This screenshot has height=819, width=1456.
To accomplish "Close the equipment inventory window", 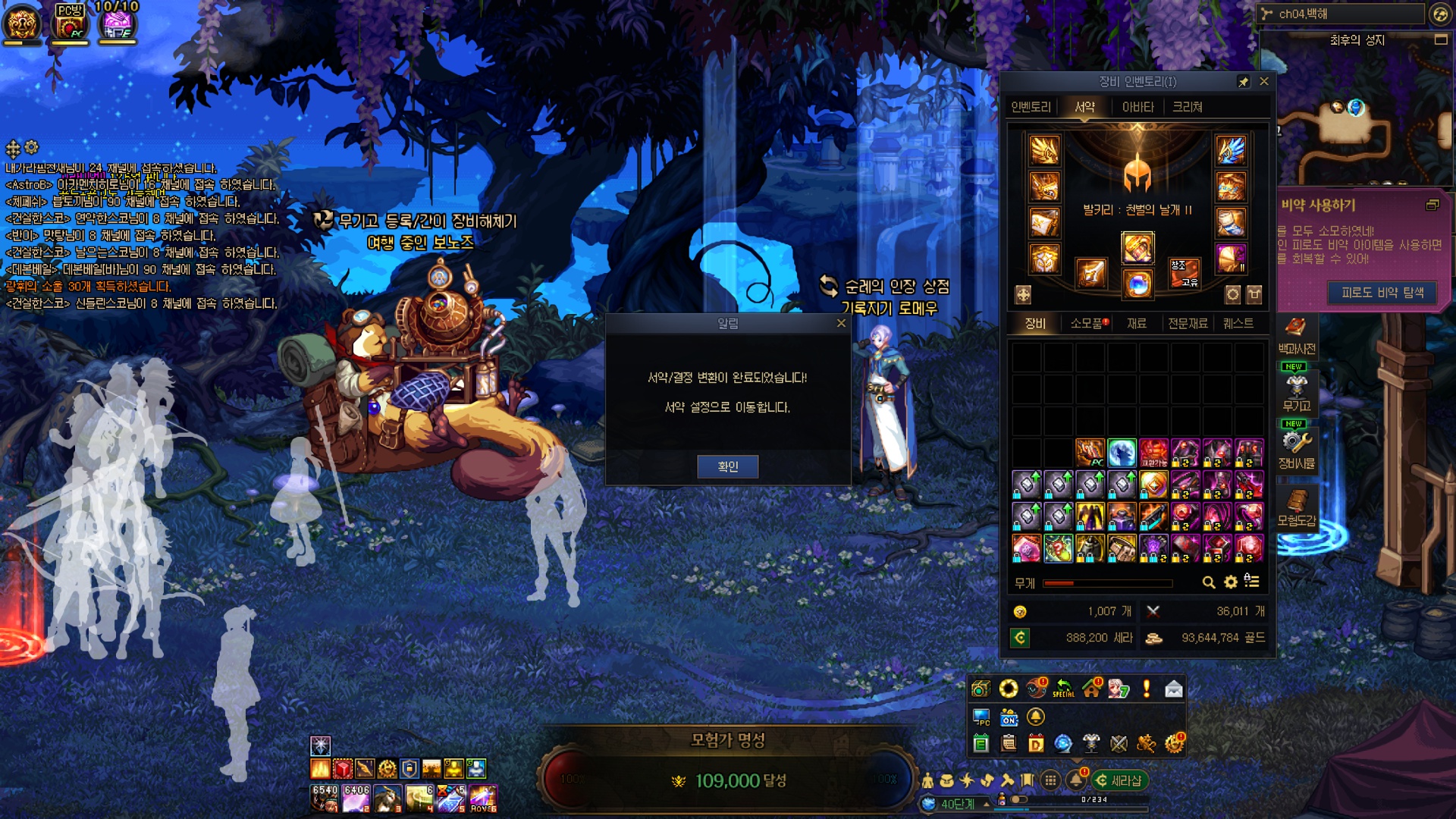I will pos(1263,81).
